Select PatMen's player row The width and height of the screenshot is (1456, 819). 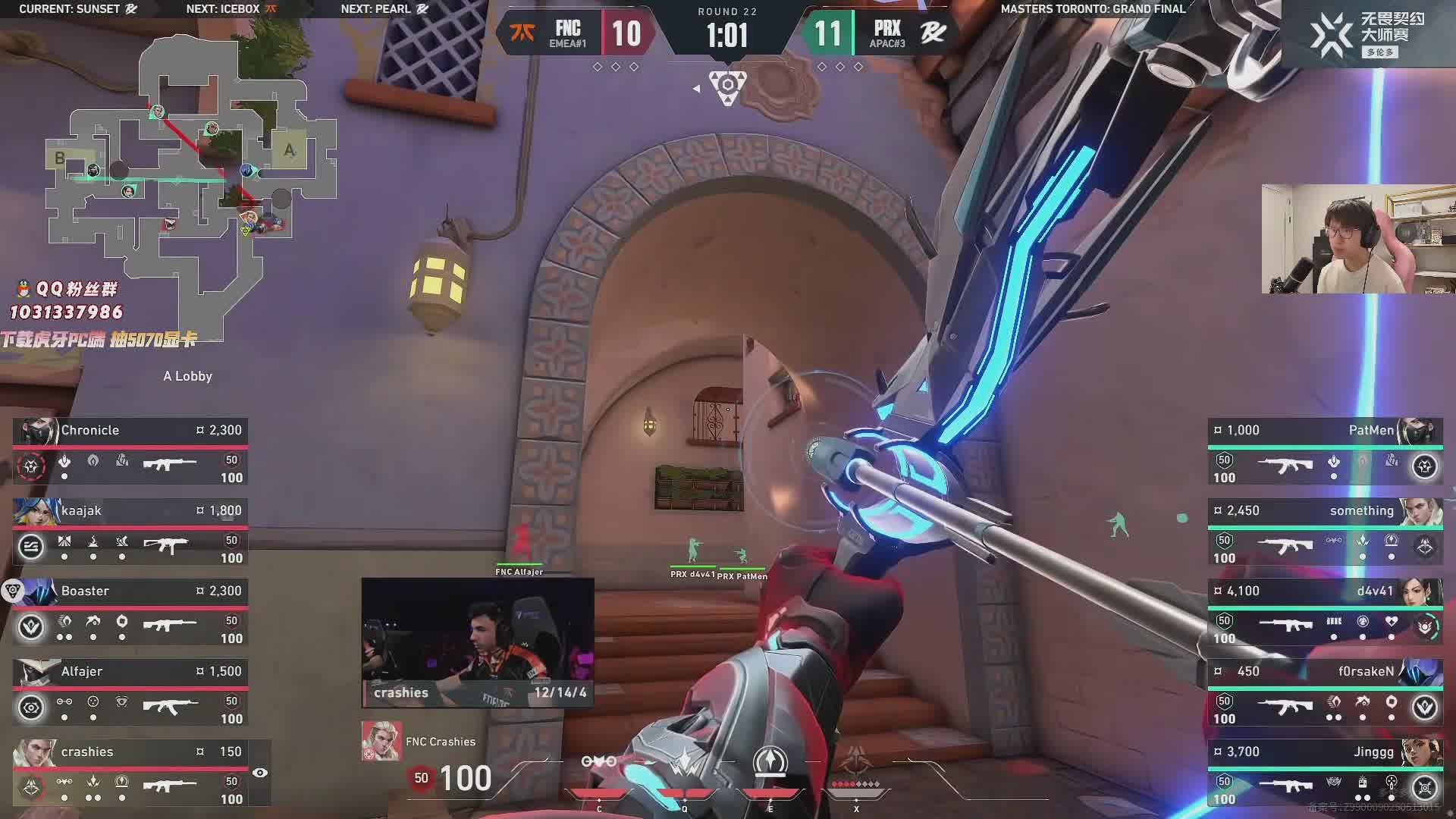coord(1325,452)
